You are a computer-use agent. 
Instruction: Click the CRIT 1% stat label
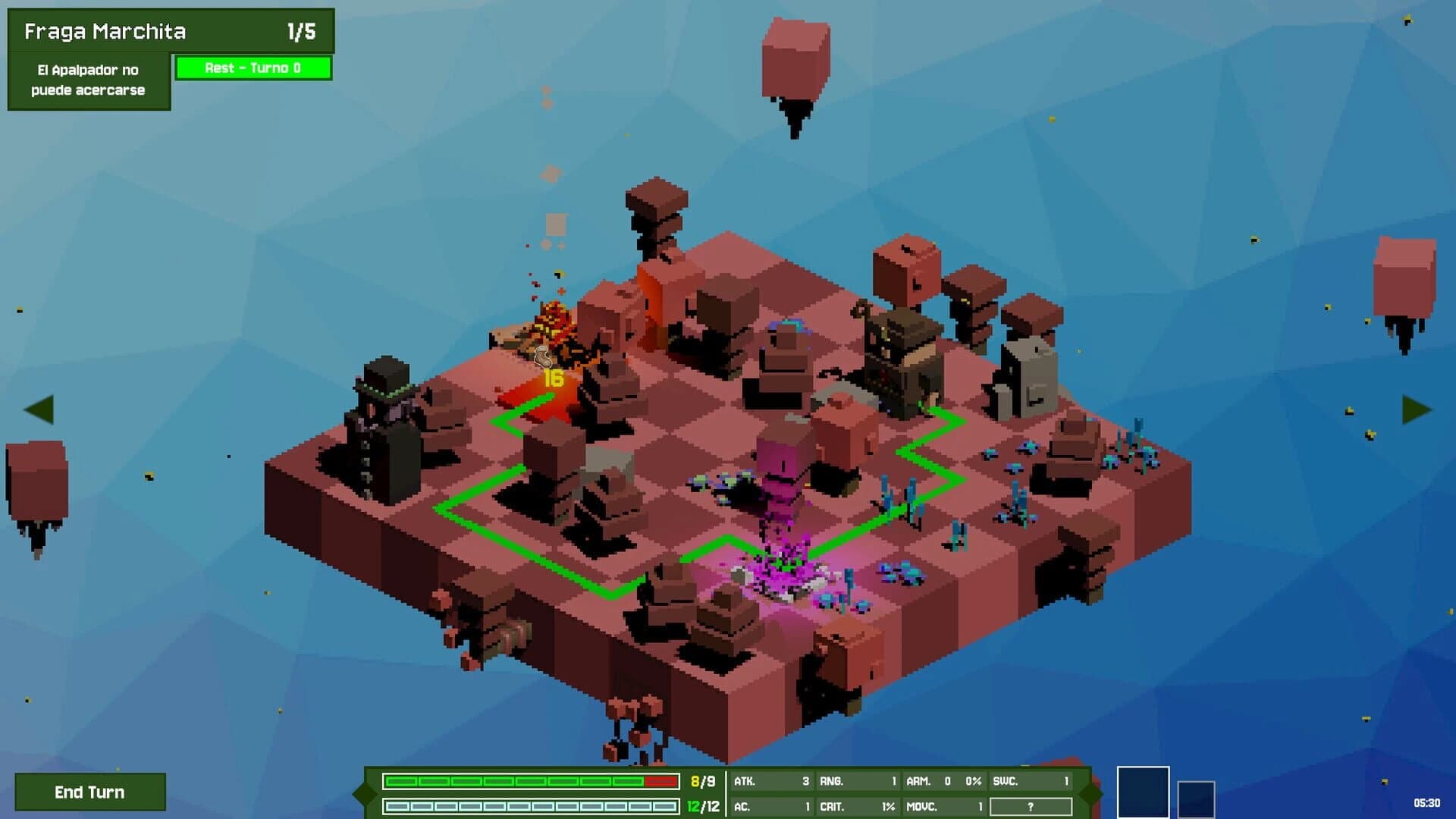click(857, 807)
